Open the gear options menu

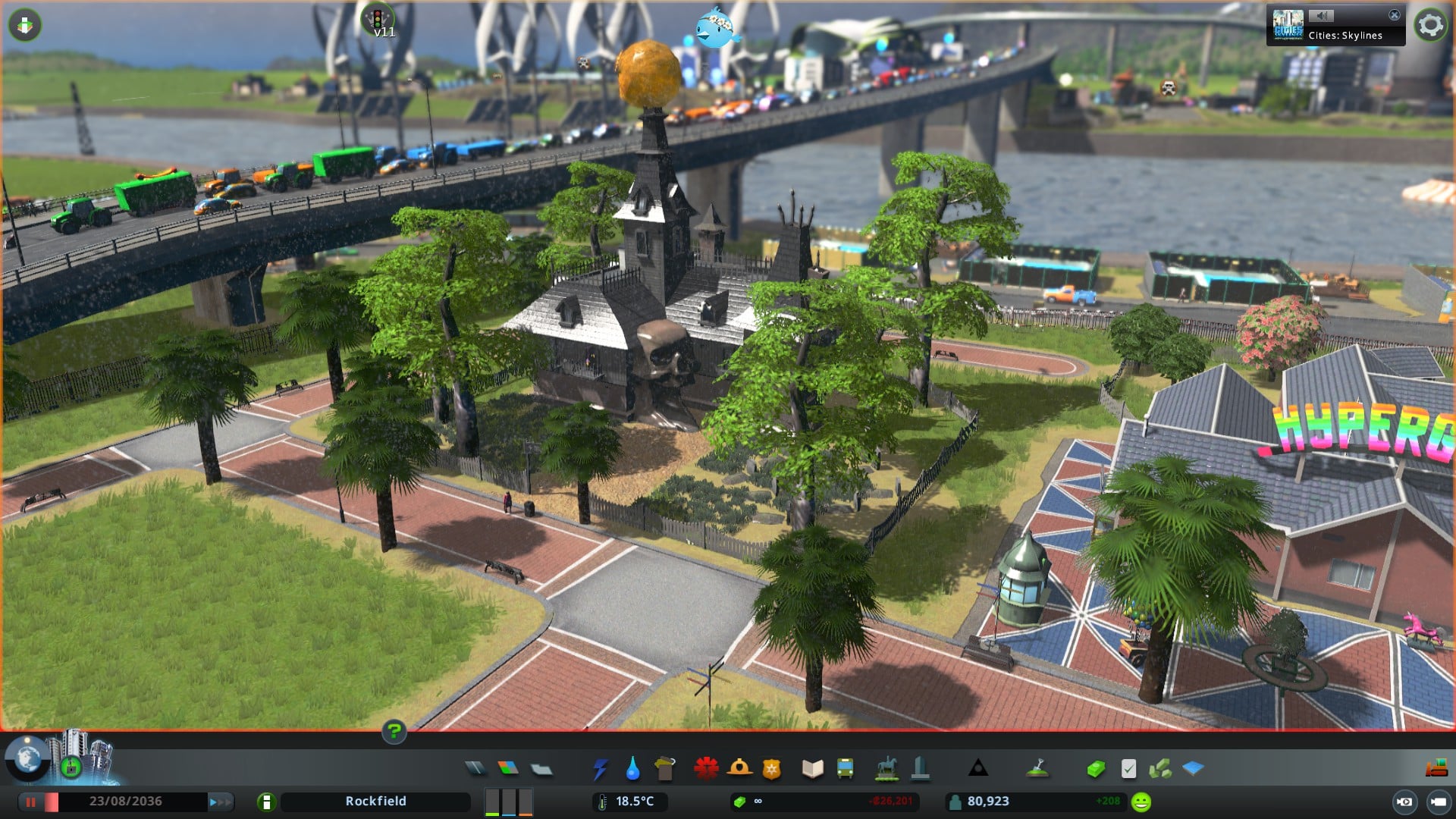pos(1430,25)
